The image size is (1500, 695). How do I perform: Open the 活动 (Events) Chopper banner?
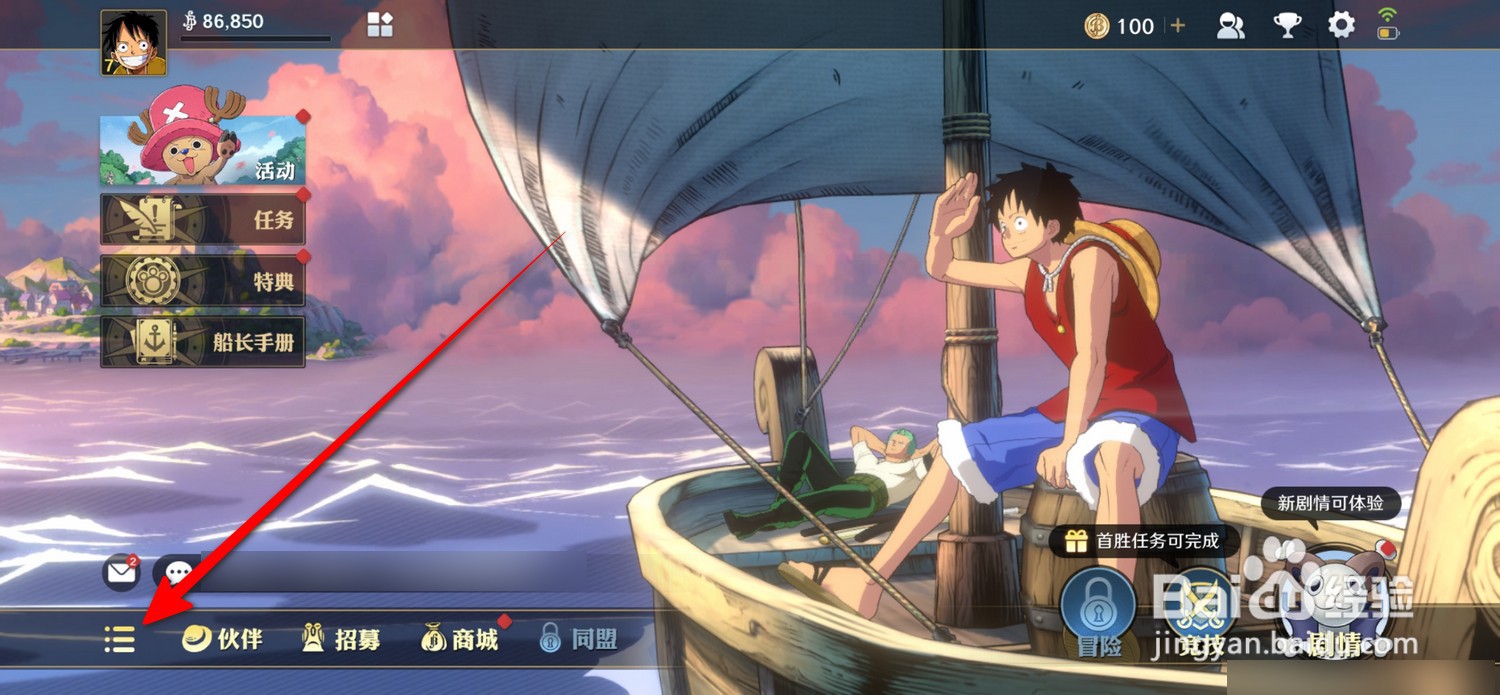pyautogui.click(x=203, y=150)
